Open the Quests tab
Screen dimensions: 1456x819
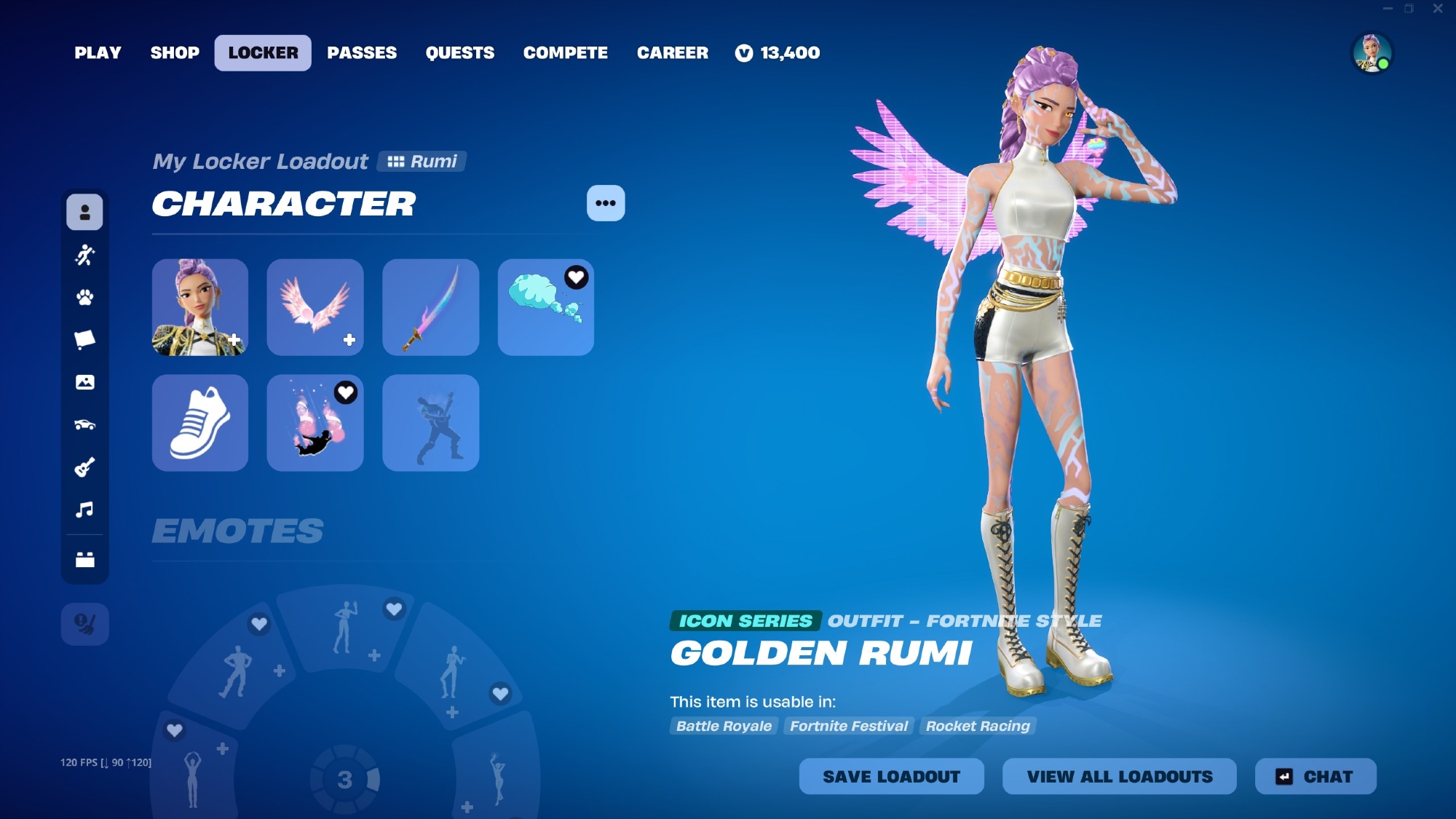click(x=459, y=53)
